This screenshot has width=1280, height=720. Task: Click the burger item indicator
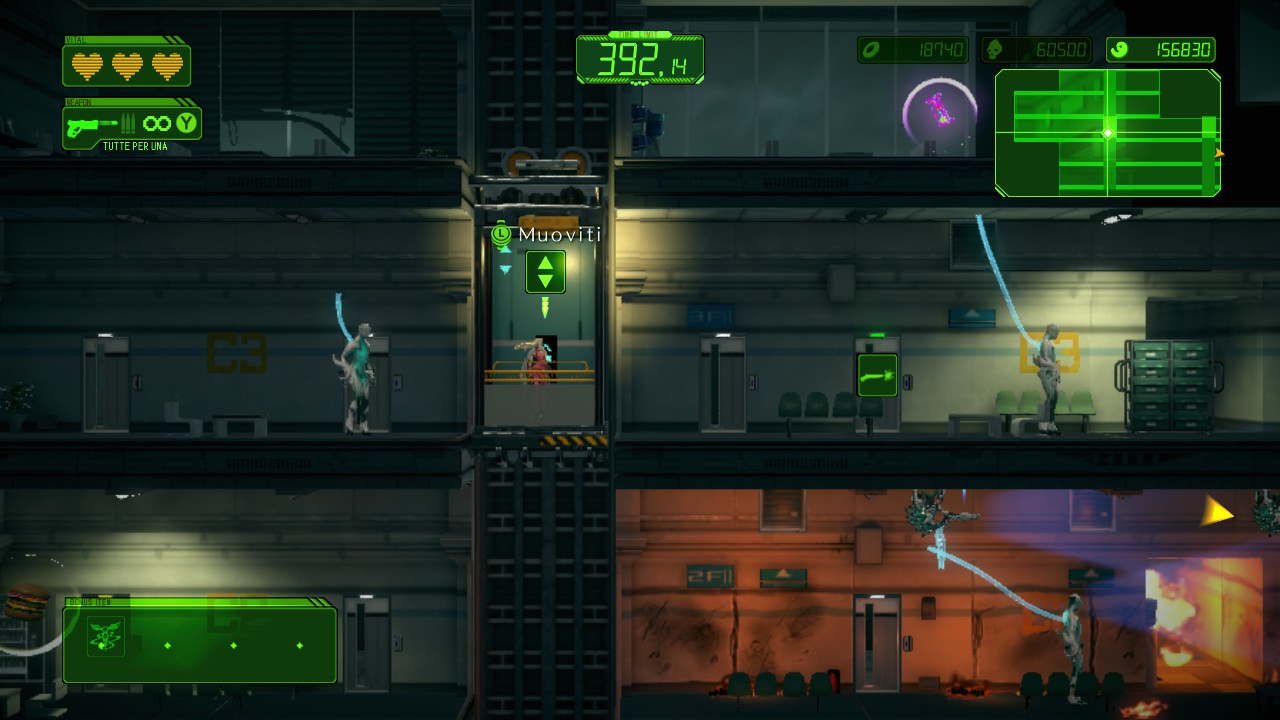[27, 602]
